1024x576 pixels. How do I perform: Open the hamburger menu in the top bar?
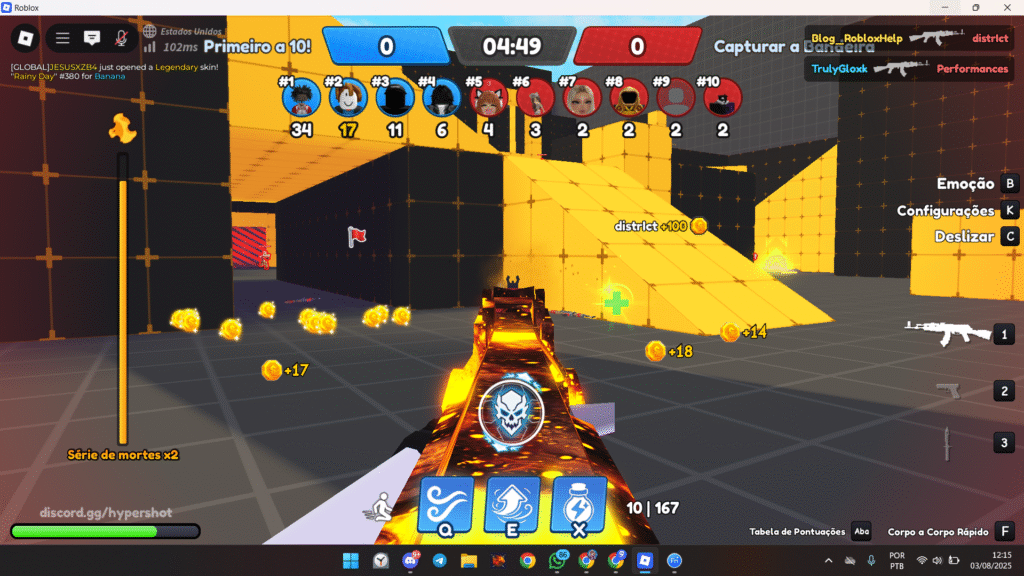pyautogui.click(x=62, y=38)
